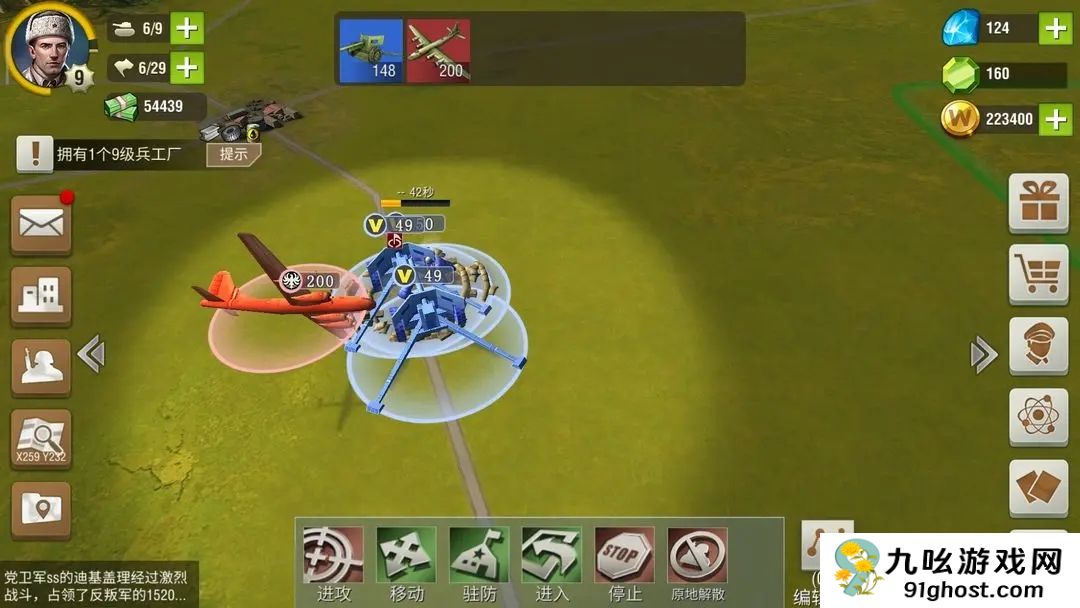Viewport: 1080px width, 608px height.
Task: Open the city buildings menu
Action: coord(41,296)
